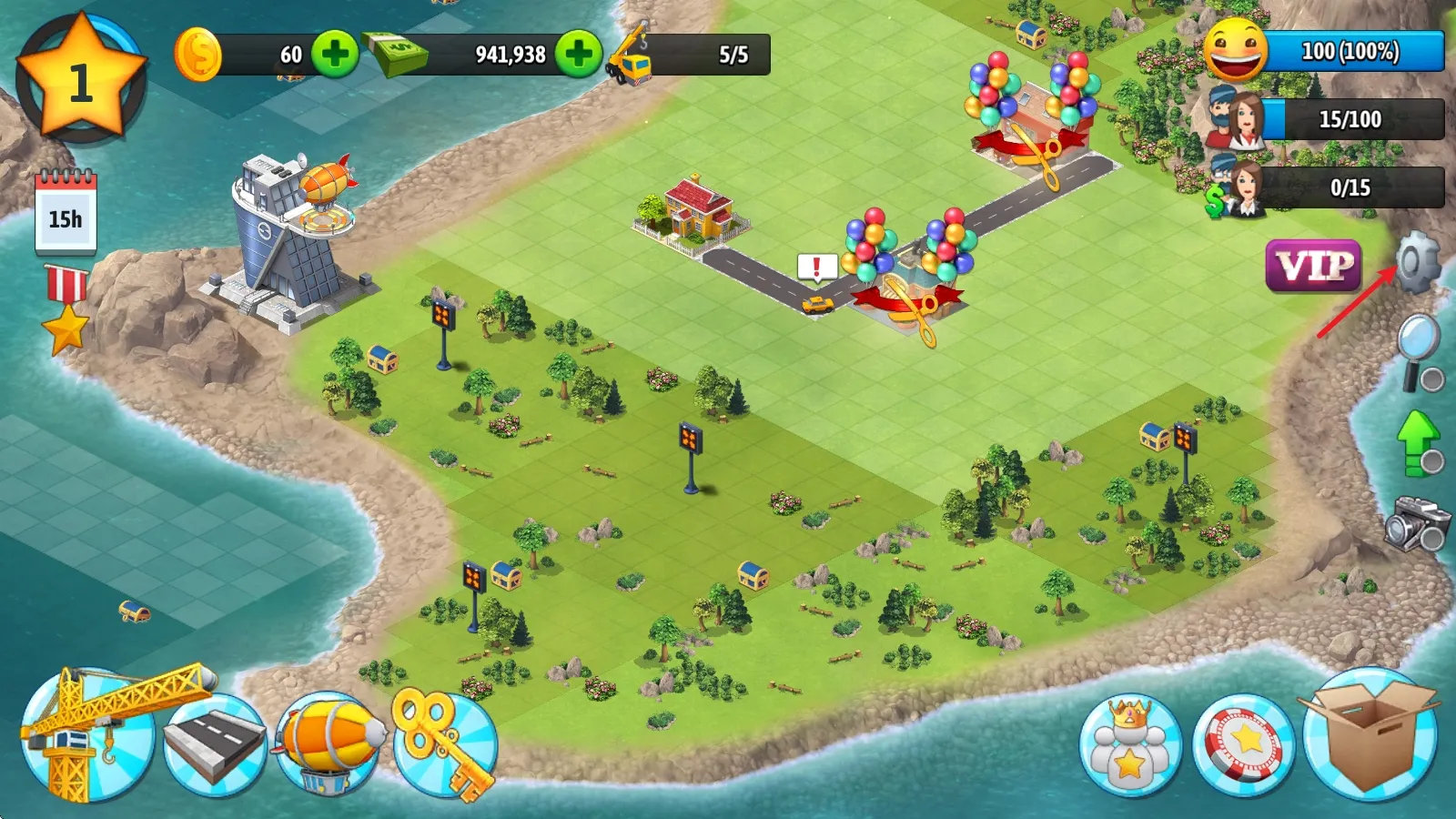1456x819 pixels.
Task: Open the VIP shop button
Action: point(1313,266)
